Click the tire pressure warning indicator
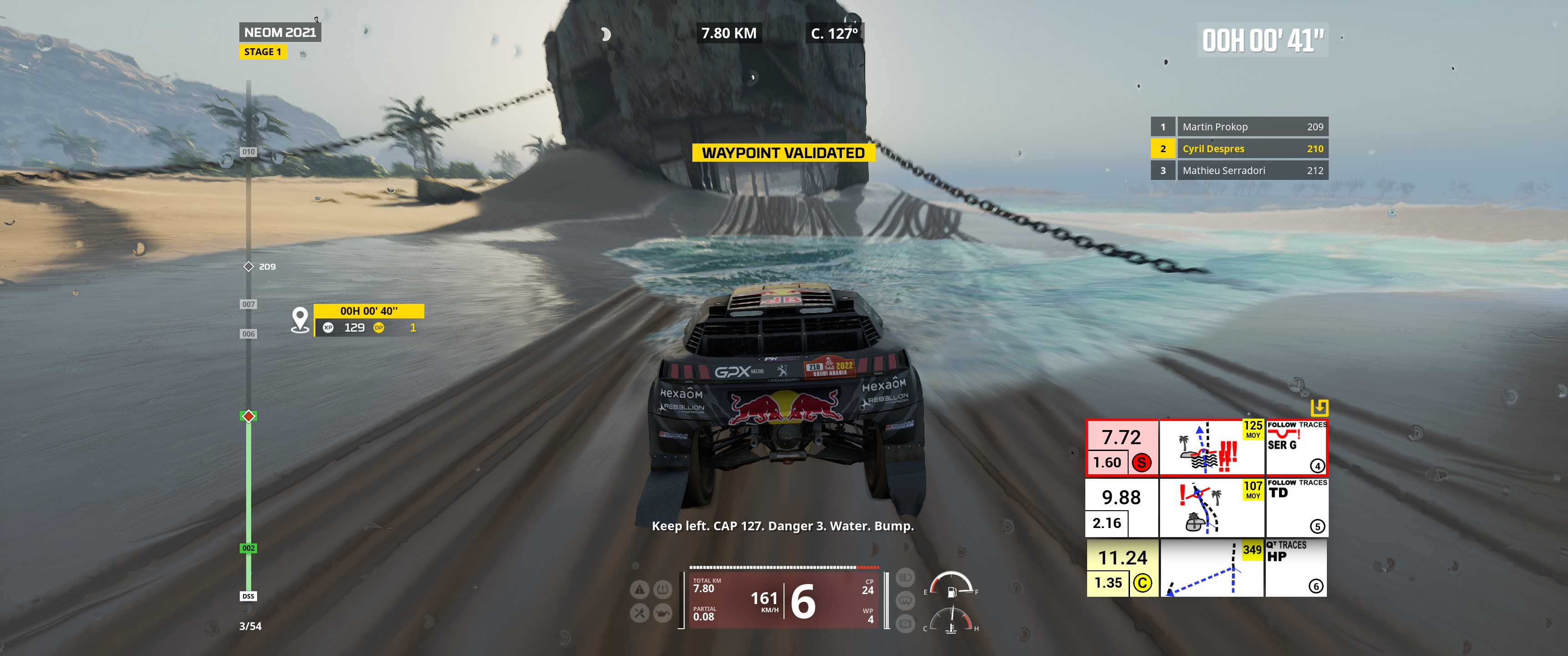Viewport: 1568px width, 656px height. coord(662,589)
